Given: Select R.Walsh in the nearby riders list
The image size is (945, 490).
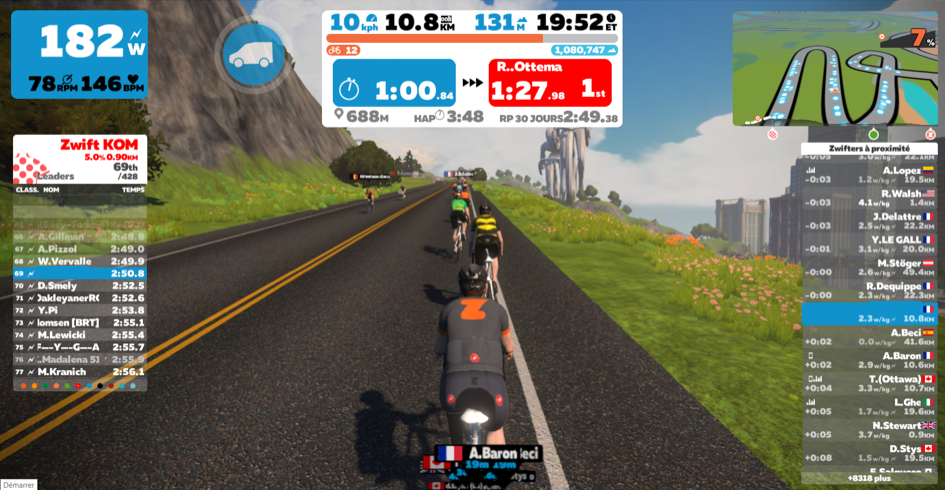Looking at the screenshot, I should pyautogui.click(x=869, y=198).
